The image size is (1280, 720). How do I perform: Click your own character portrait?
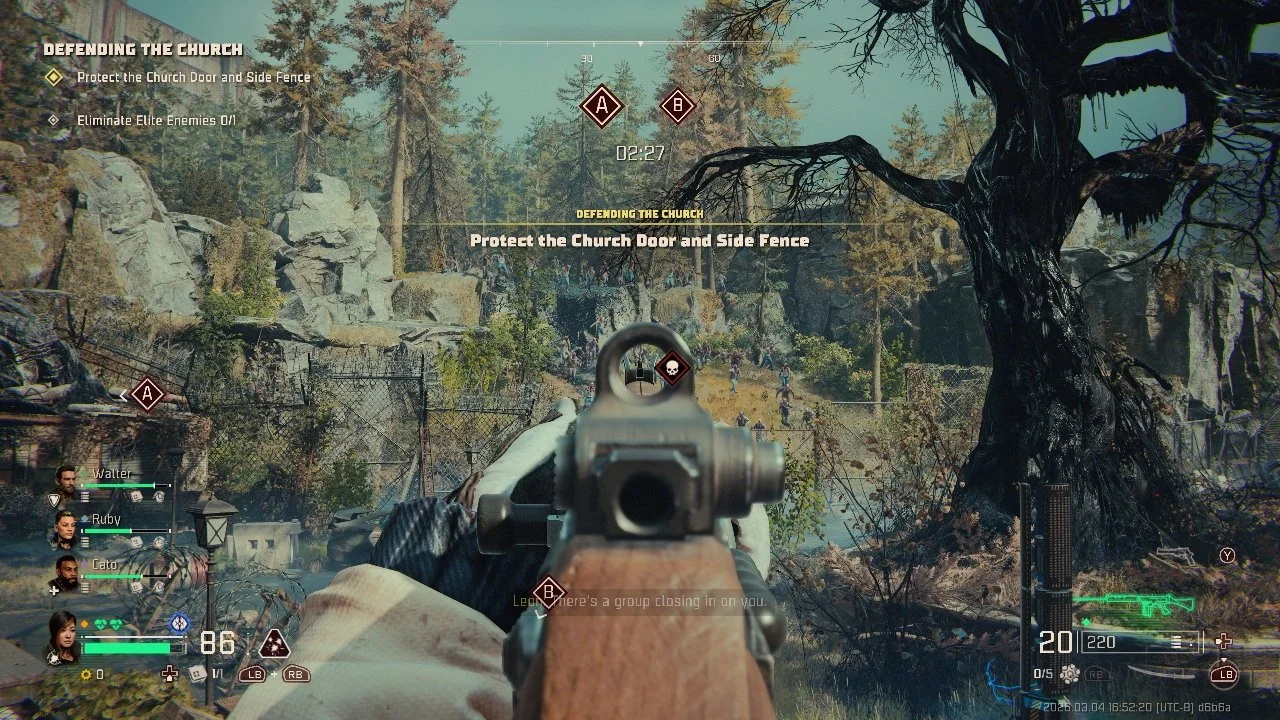tap(63, 636)
